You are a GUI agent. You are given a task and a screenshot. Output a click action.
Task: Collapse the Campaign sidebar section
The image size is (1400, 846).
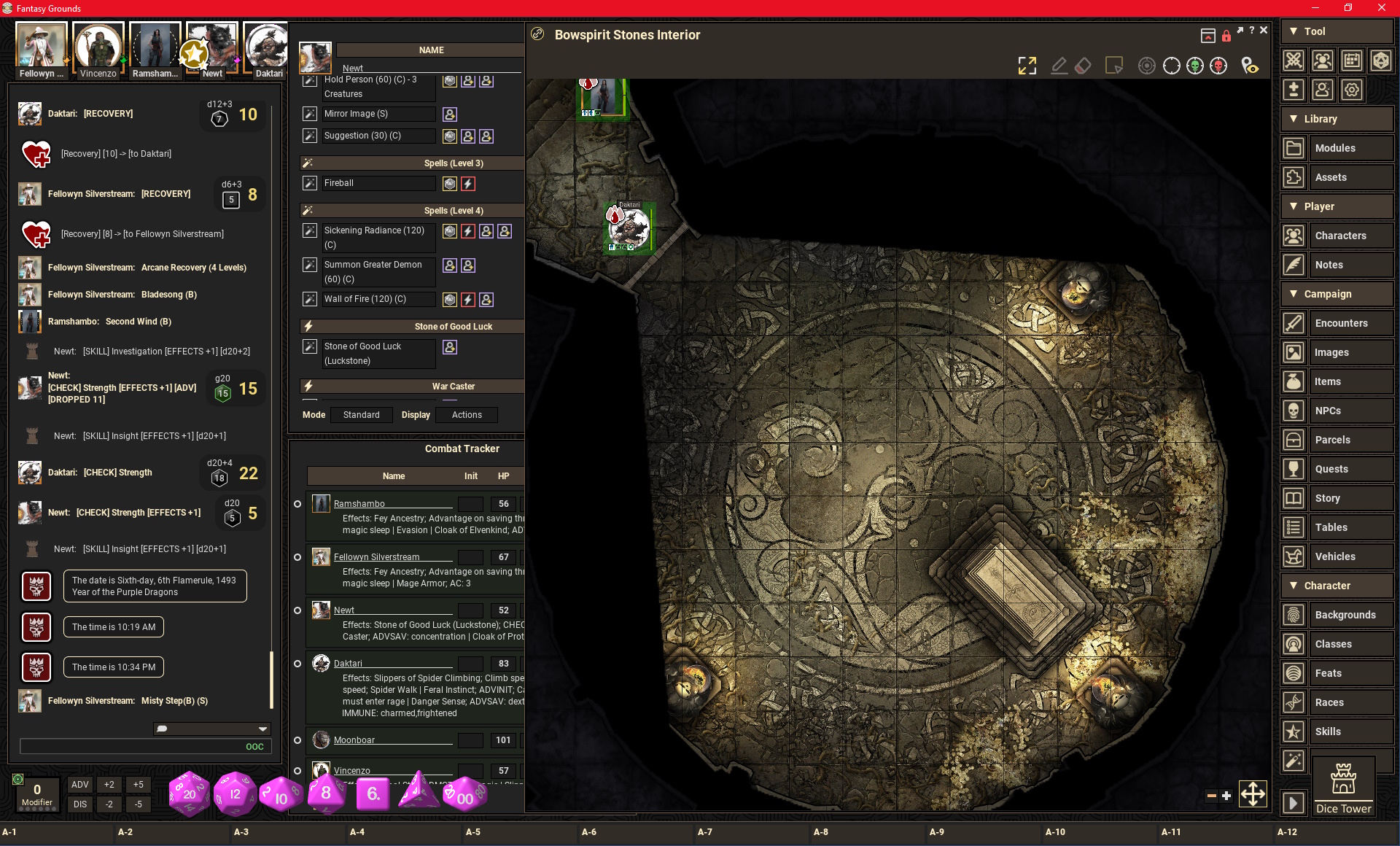point(1294,294)
